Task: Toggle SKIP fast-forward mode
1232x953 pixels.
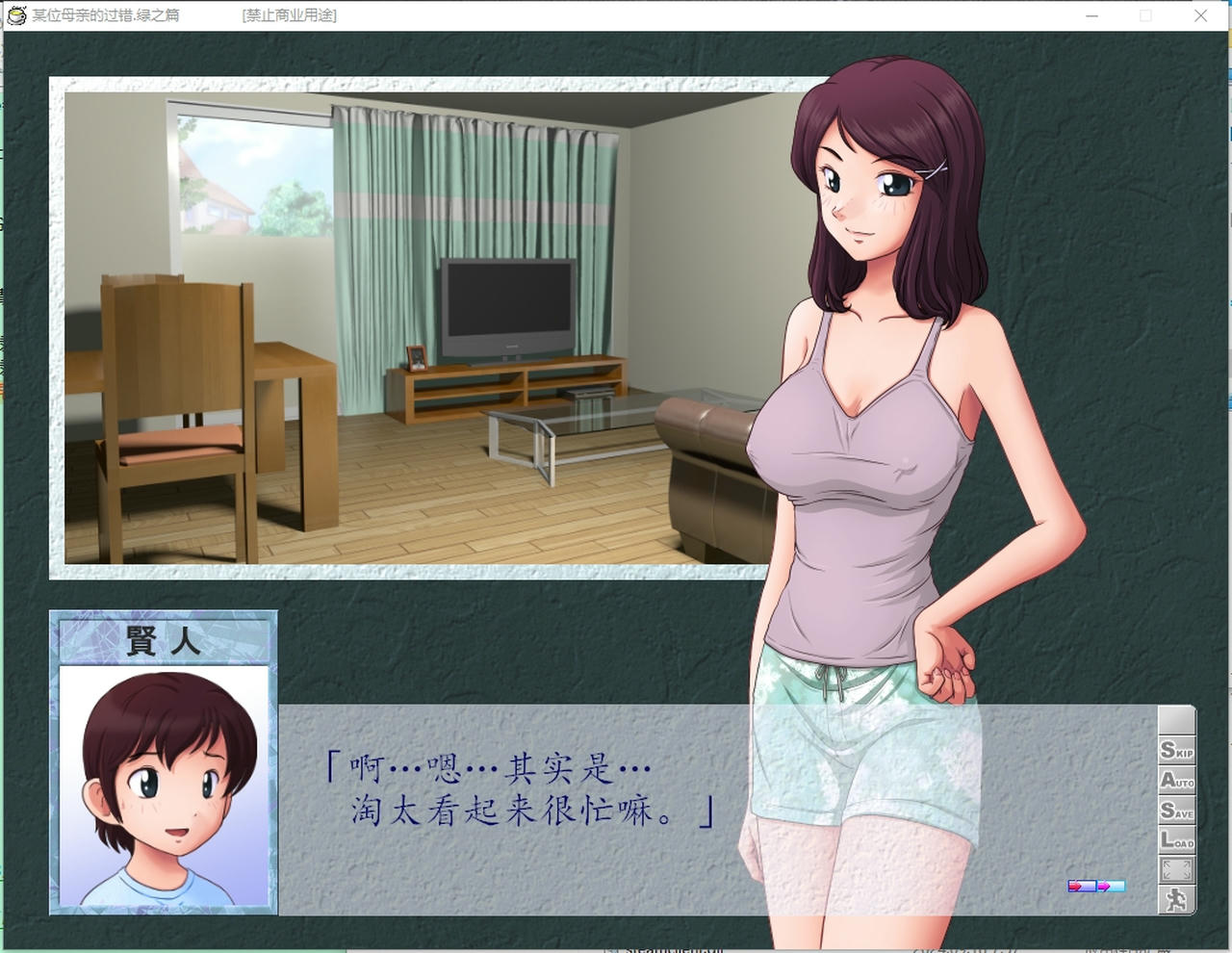Action: tap(1177, 752)
